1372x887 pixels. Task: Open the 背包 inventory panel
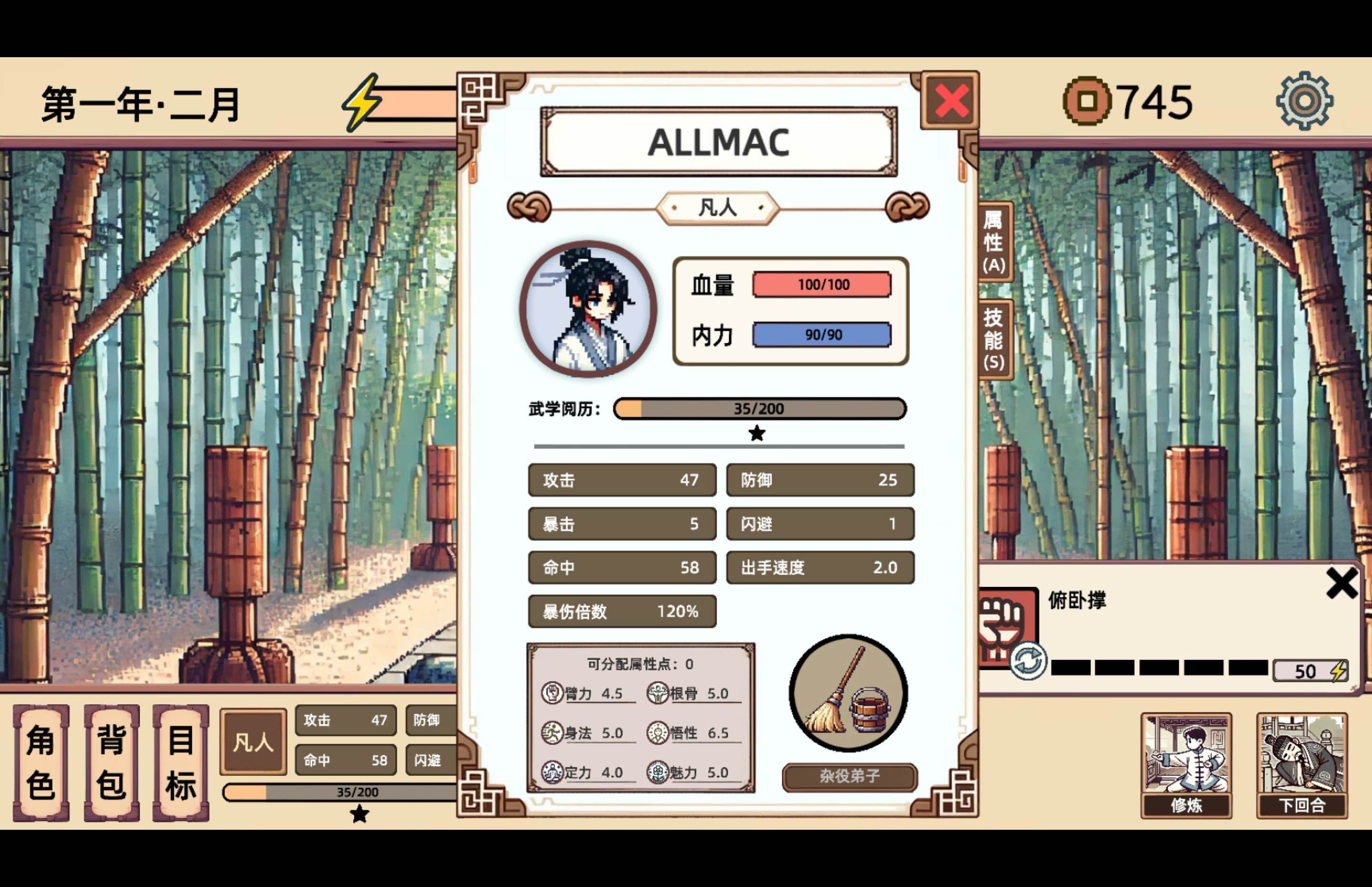coord(111,760)
